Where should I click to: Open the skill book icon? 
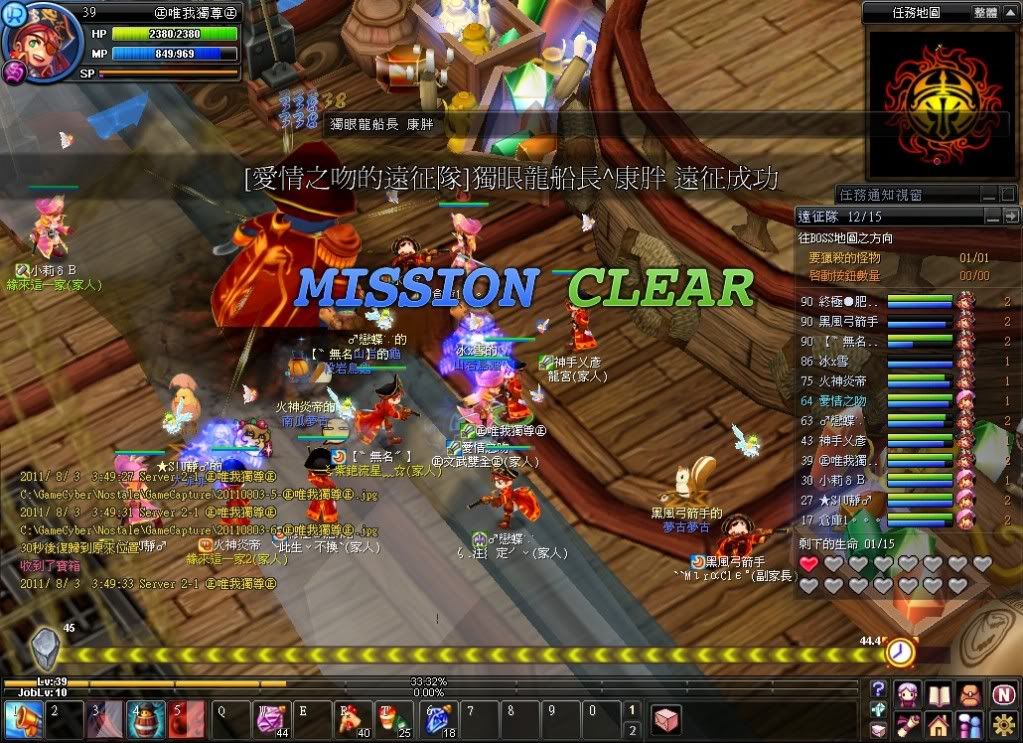point(939,694)
